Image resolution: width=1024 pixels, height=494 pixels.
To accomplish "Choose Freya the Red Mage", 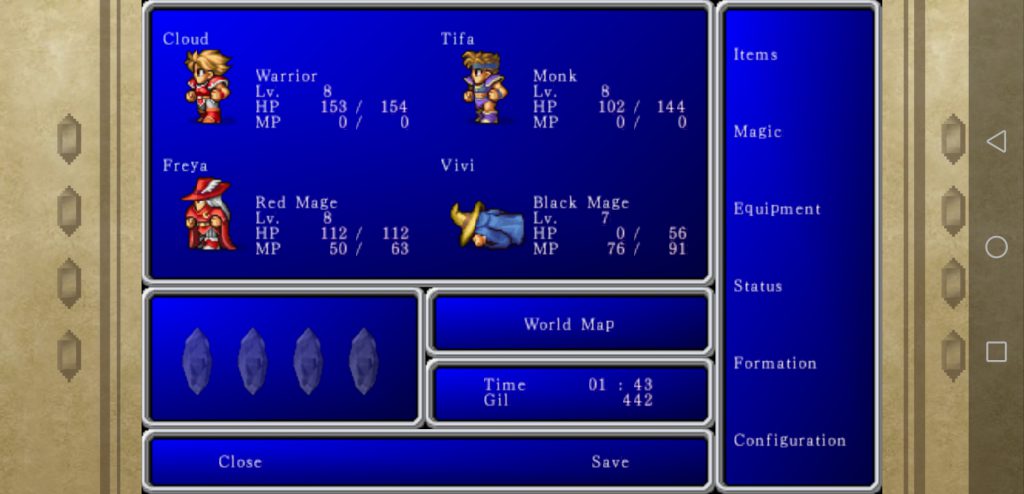I will 209,214.
